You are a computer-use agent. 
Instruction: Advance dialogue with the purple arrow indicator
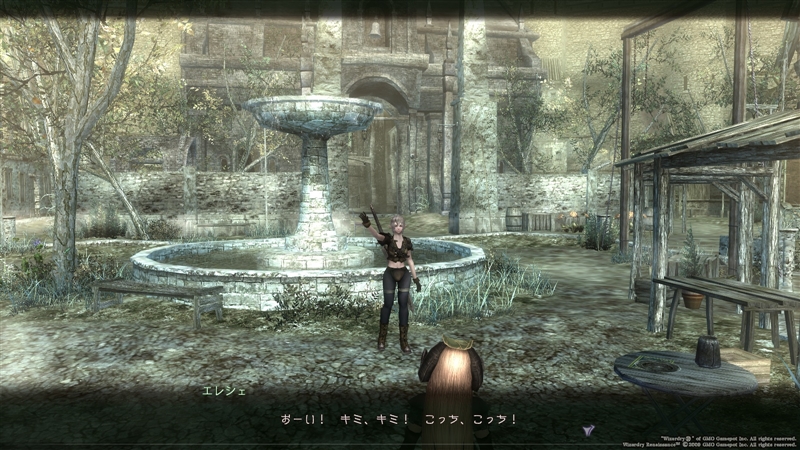point(588,429)
